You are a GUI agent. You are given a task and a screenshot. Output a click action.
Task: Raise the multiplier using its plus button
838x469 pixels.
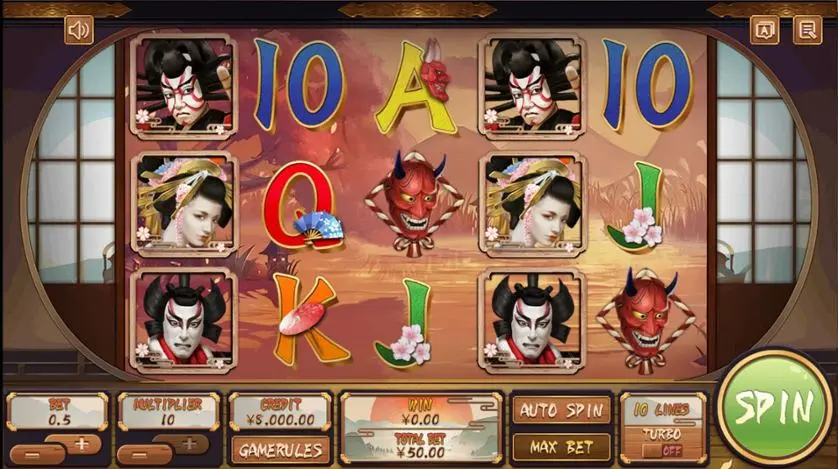tap(189, 443)
